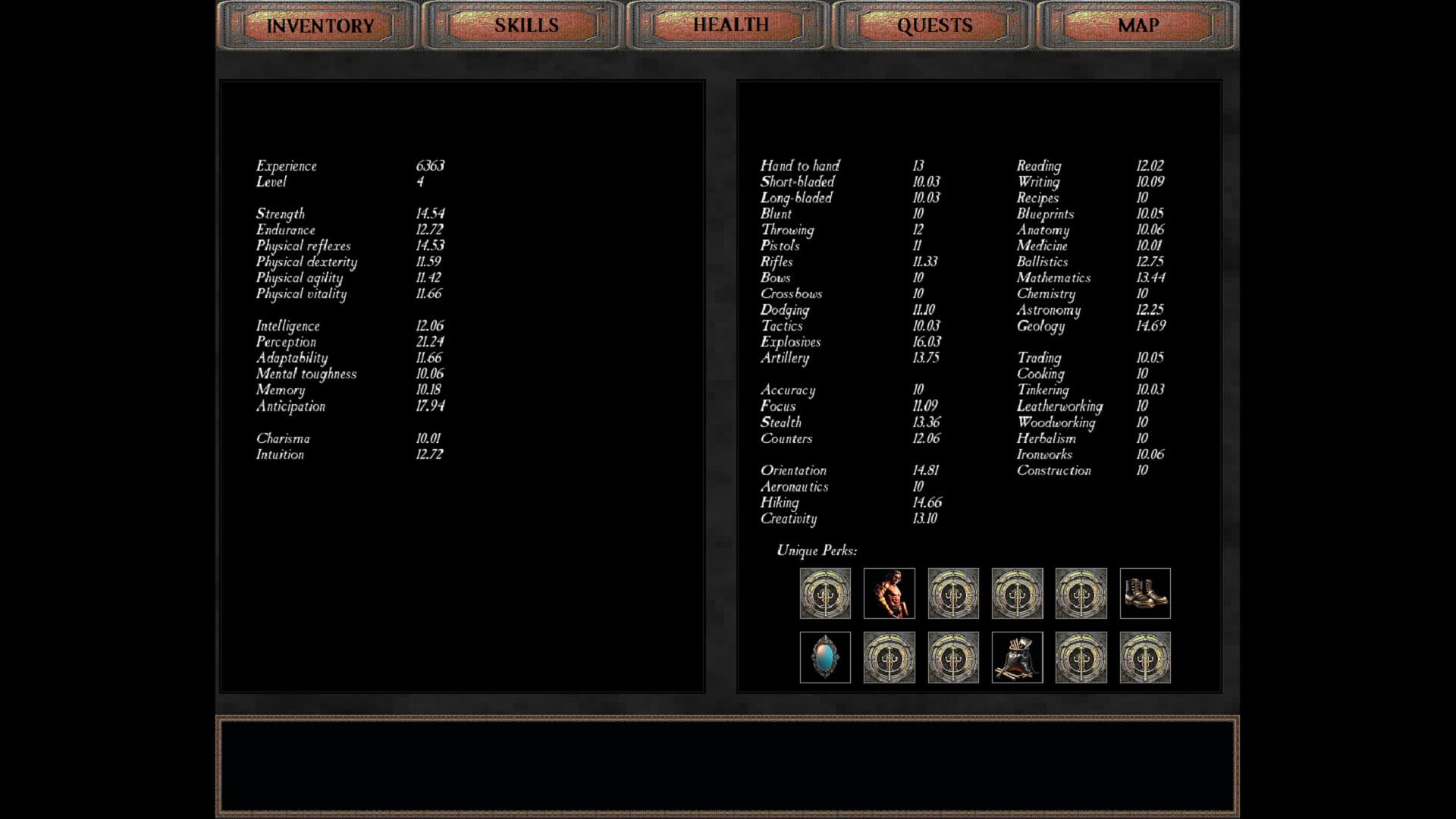Screen dimensions: 1456x819
Task: Click the first emblem perk in top row
Action: pos(825,594)
